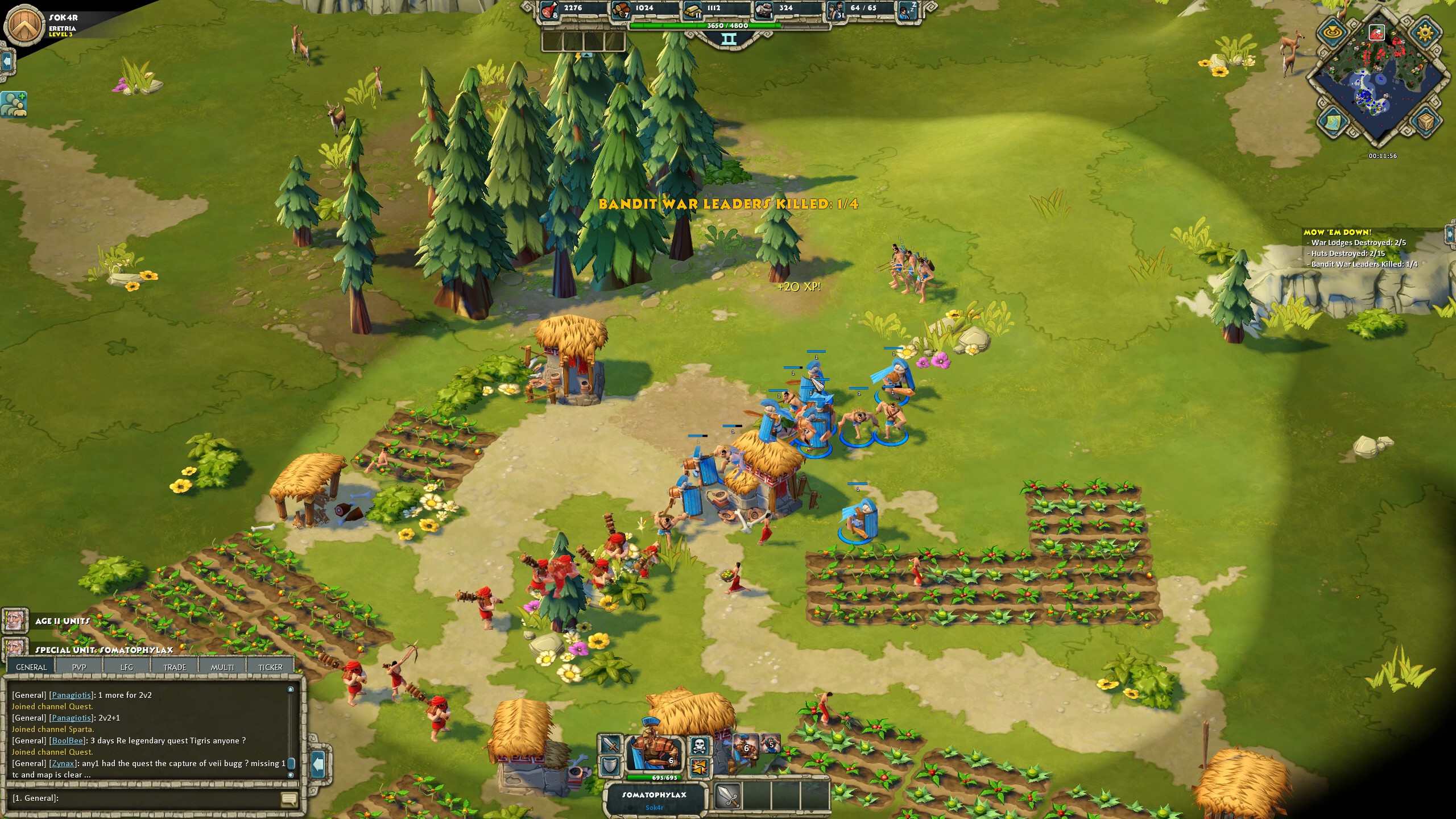The width and height of the screenshot is (1456, 819).
Task: Open Panagiotis's player name link in chat
Action: [71, 695]
